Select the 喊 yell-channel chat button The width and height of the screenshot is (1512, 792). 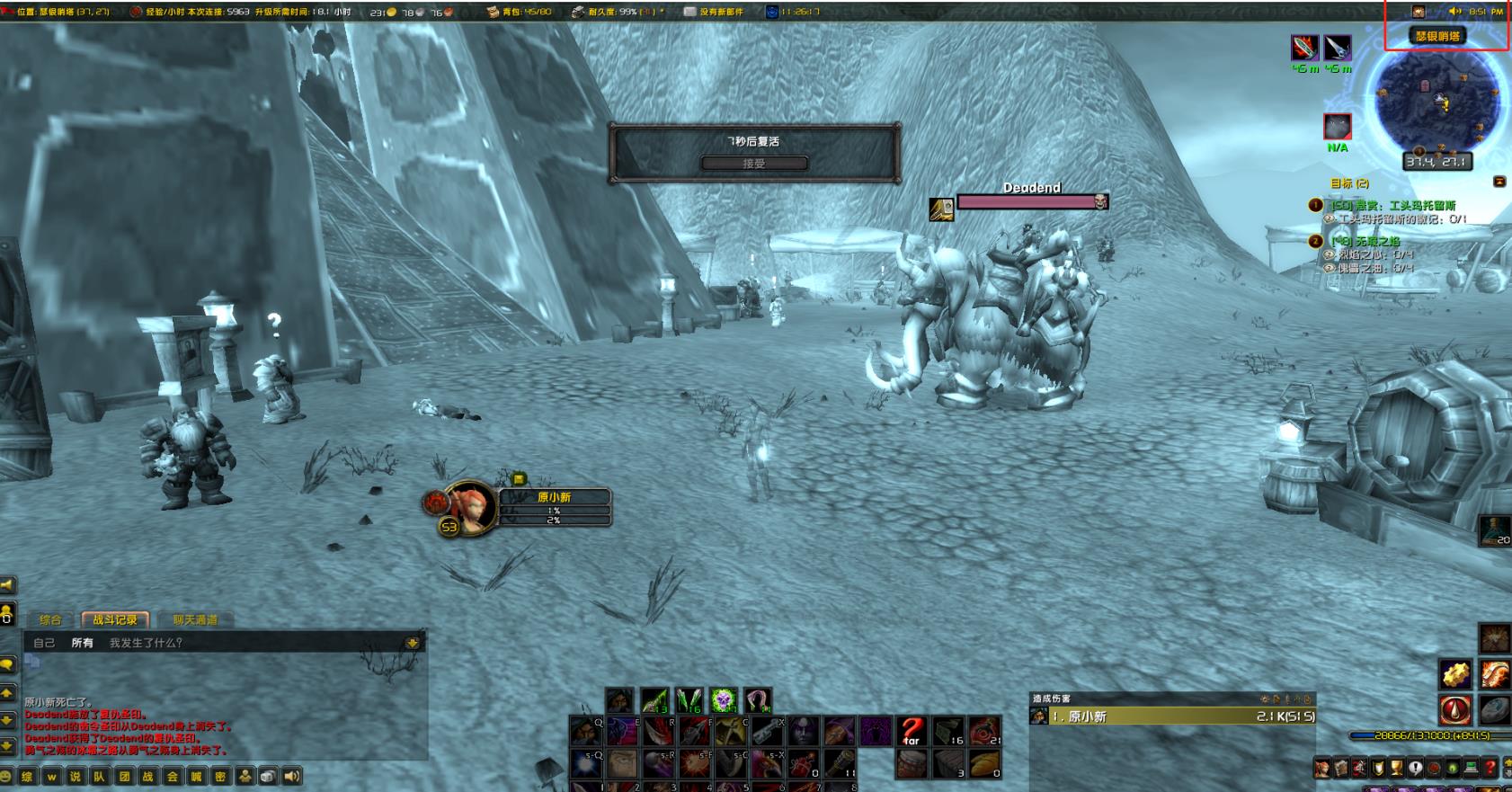[x=197, y=777]
